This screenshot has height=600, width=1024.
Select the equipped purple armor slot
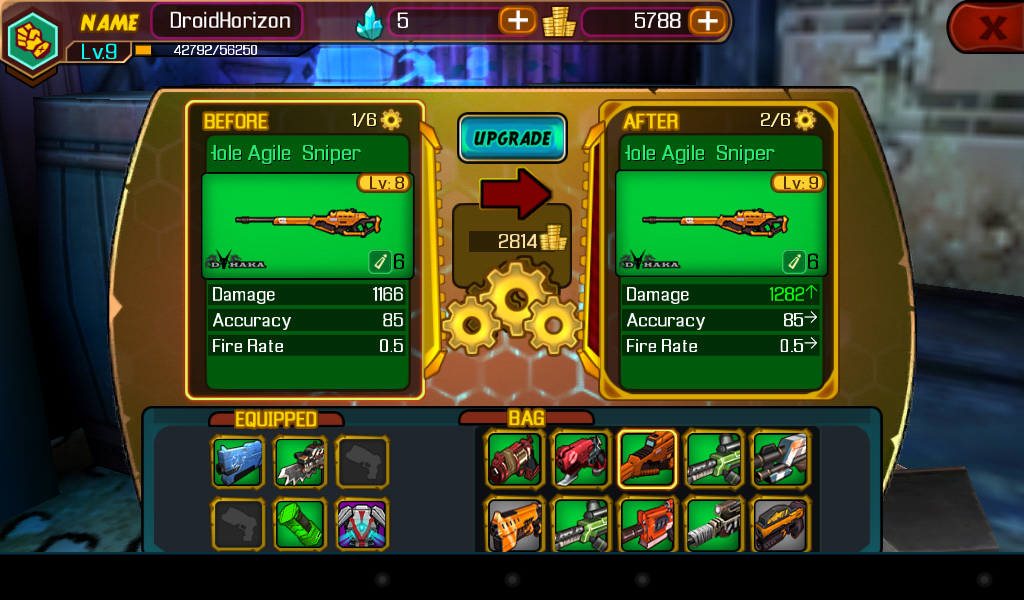point(362,524)
